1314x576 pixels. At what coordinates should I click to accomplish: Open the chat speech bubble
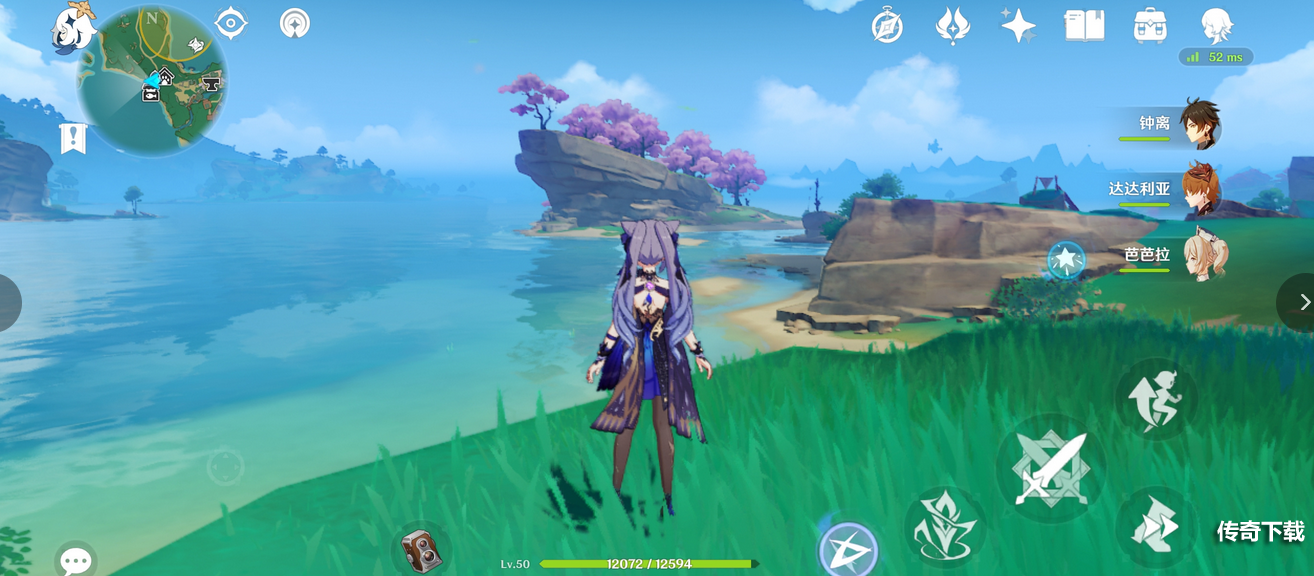tap(76, 560)
